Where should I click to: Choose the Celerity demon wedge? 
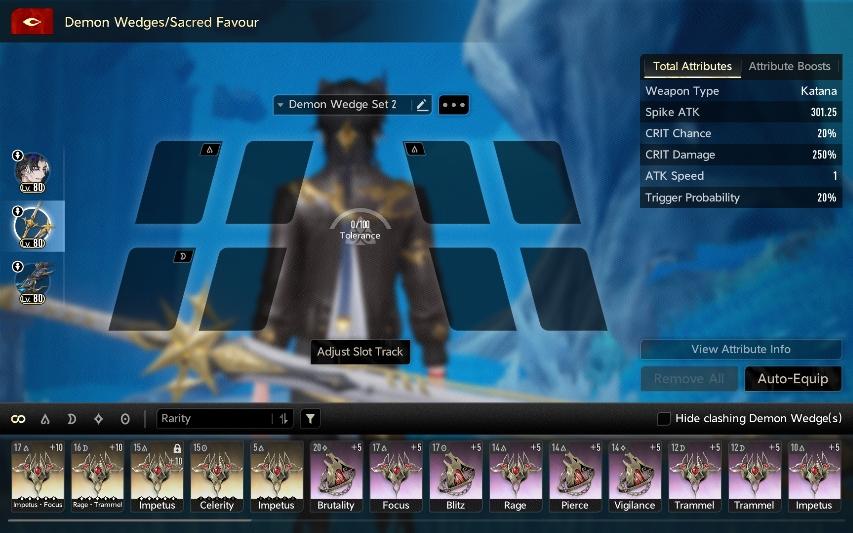pos(217,477)
